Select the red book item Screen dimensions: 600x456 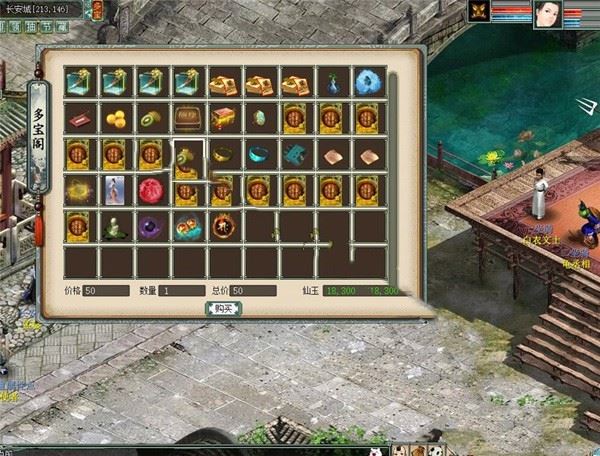pos(78,118)
